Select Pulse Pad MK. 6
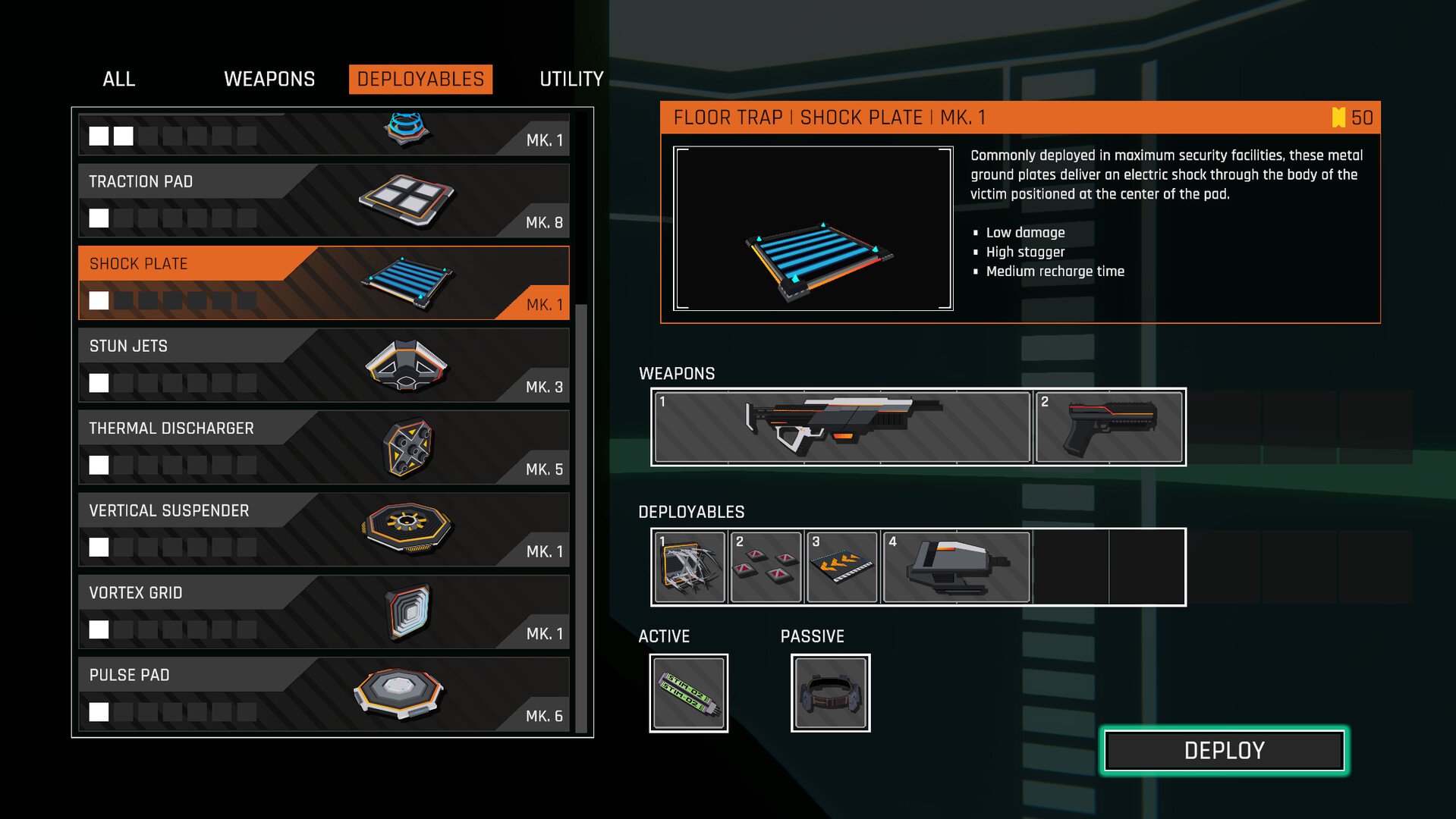The image size is (1456, 819). [x=323, y=695]
